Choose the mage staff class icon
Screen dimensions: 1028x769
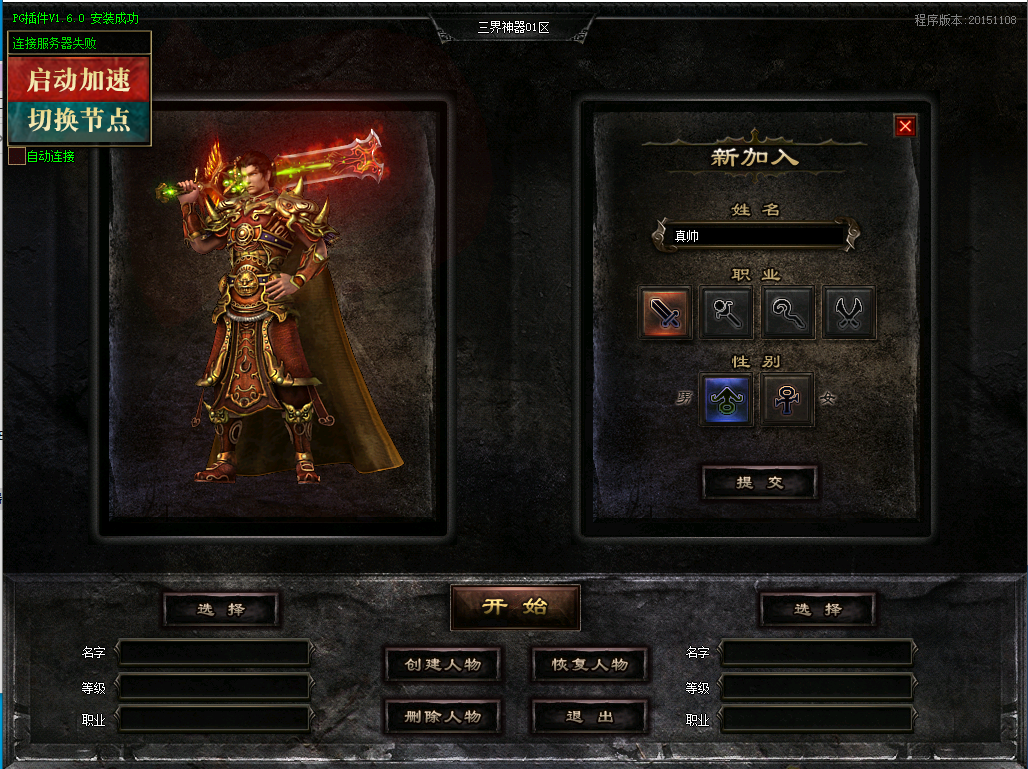(x=727, y=313)
